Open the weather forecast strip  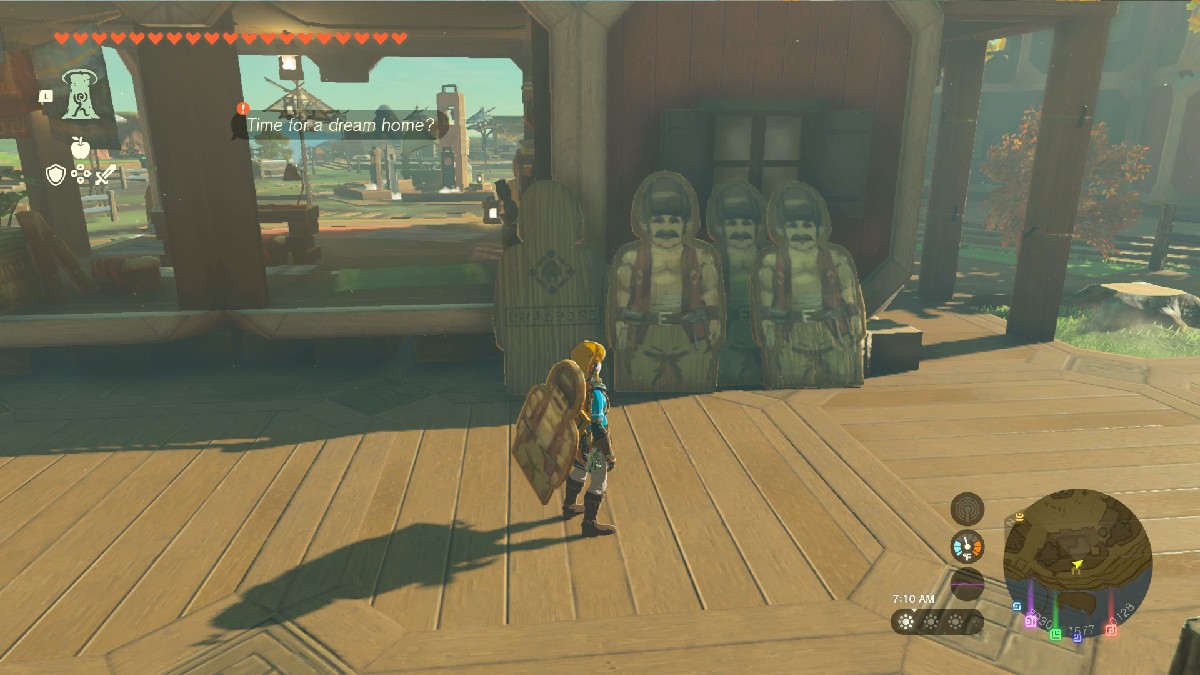coord(937,622)
